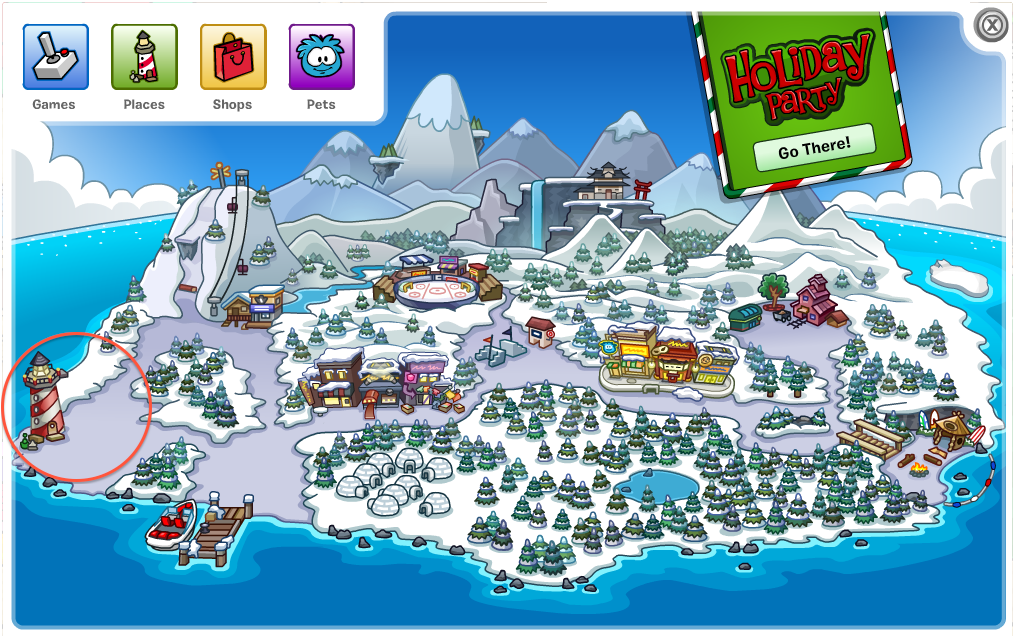The image size is (1014, 636).
Task: Click the Go There! Holiday Party button
Action: point(814,148)
